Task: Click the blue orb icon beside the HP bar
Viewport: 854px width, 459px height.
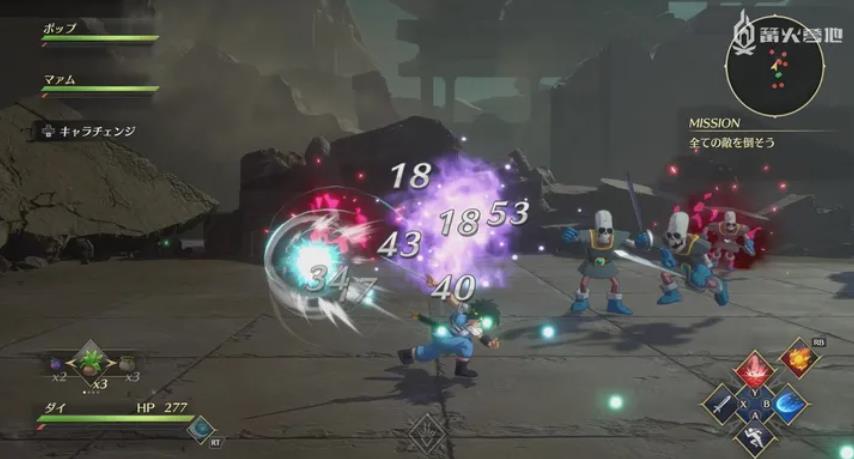Action: 199,428
